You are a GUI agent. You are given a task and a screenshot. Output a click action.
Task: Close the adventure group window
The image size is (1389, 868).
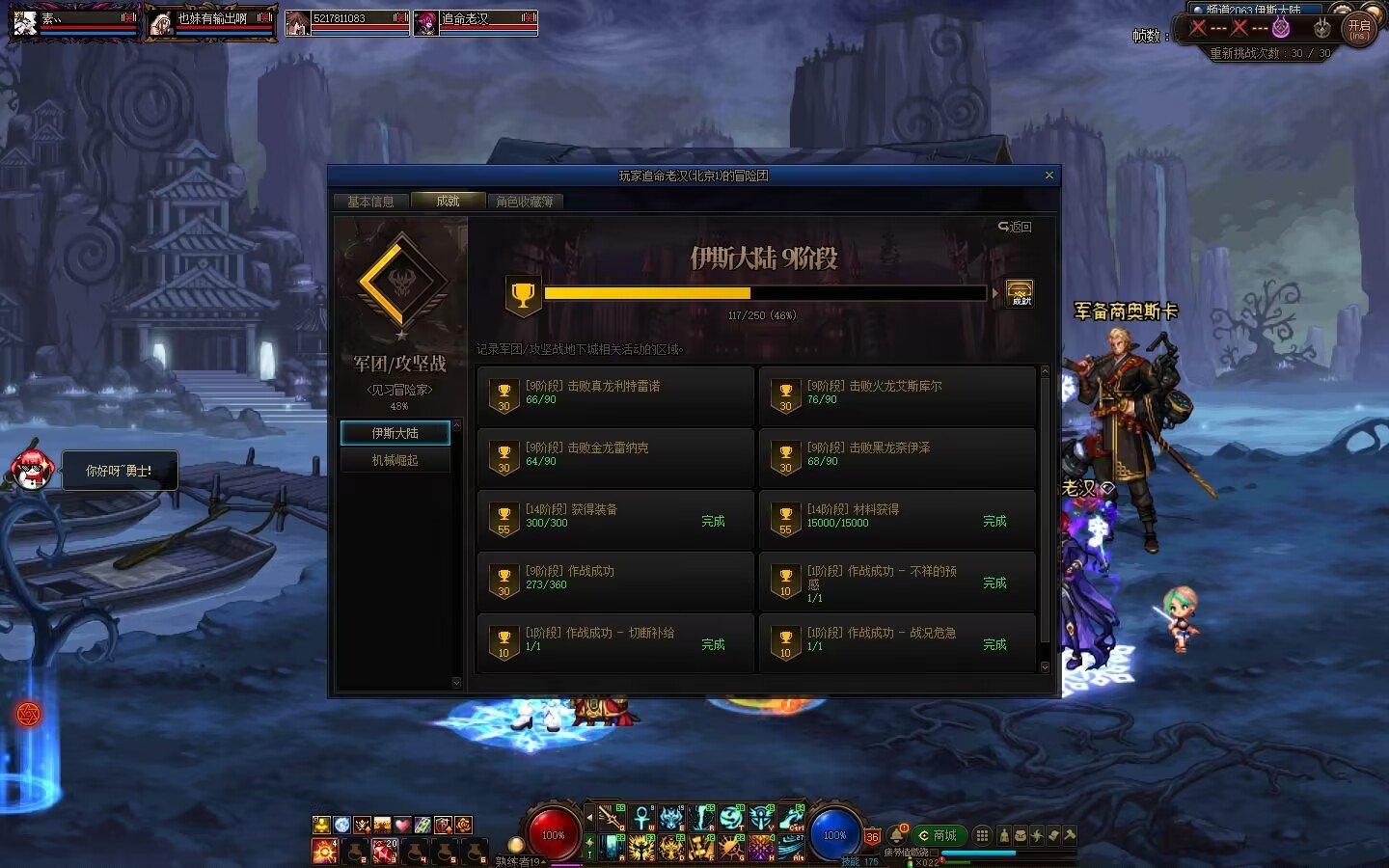1049,176
